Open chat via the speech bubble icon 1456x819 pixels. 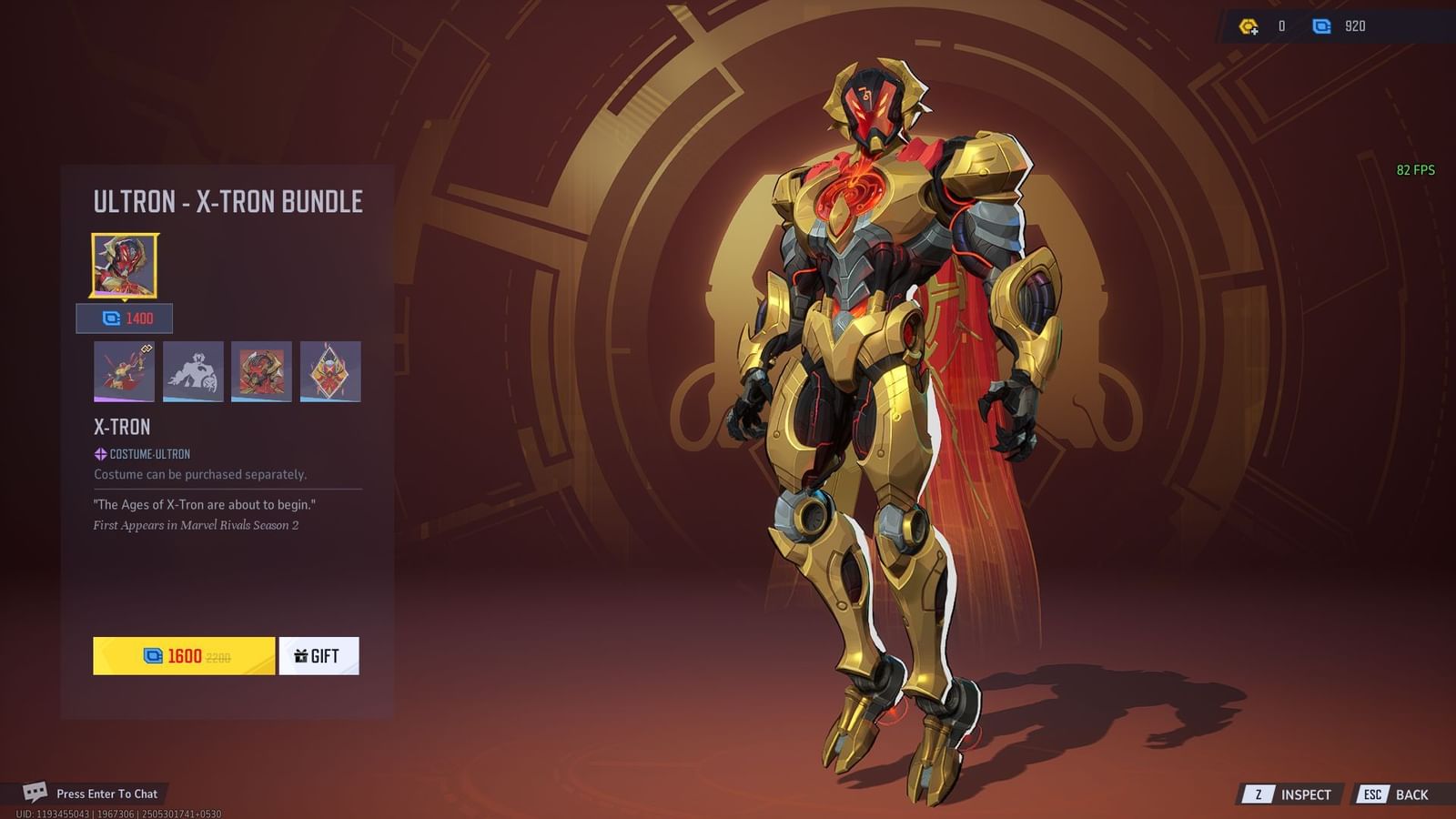click(x=35, y=793)
